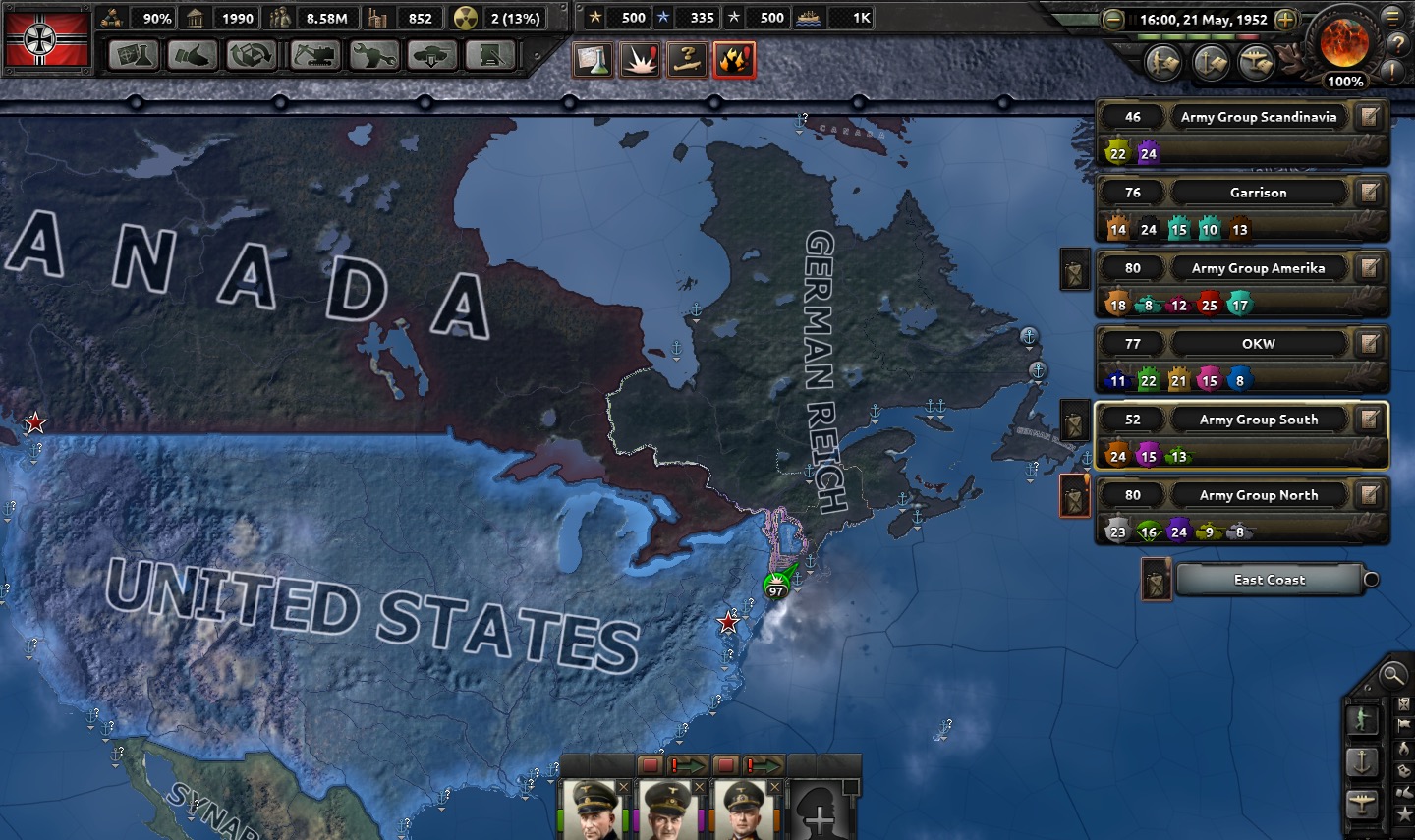Select Army Group North
The height and width of the screenshot is (840, 1415).
1258,495
